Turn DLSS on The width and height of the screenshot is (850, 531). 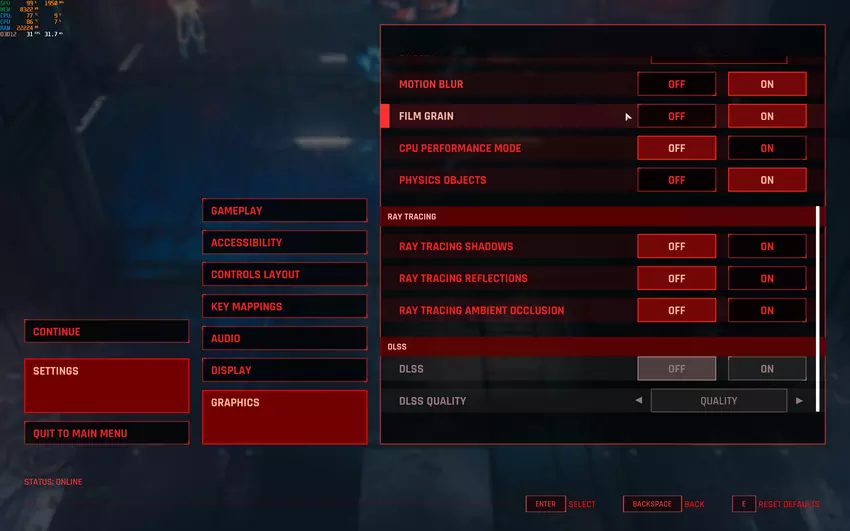[767, 369]
